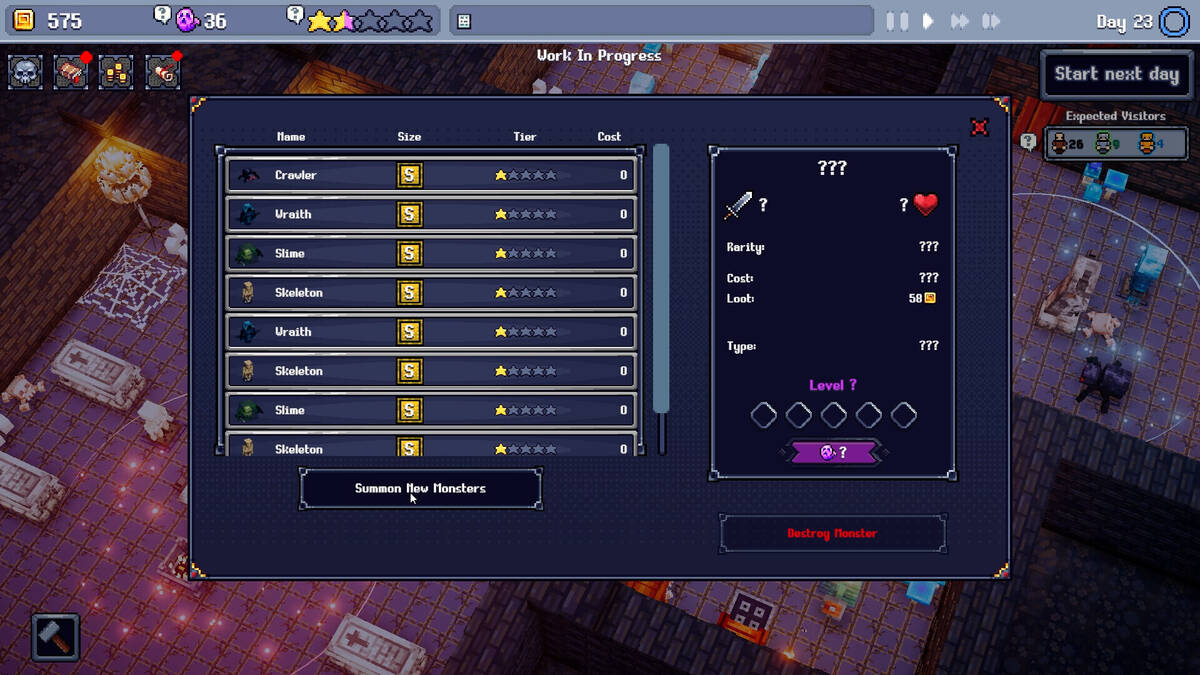The image size is (1200, 675).
Task: Click the Summon New Monsters button
Action: 420,489
